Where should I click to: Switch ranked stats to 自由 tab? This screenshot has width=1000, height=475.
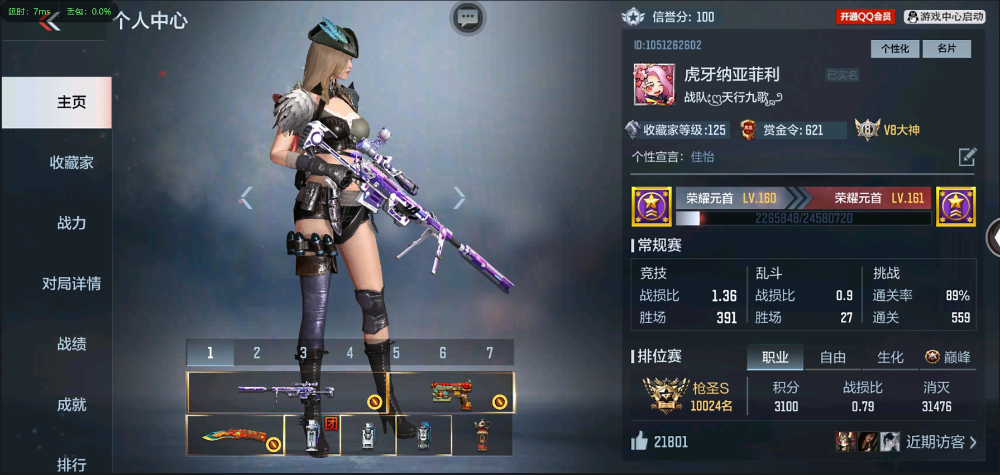coord(833,357)
